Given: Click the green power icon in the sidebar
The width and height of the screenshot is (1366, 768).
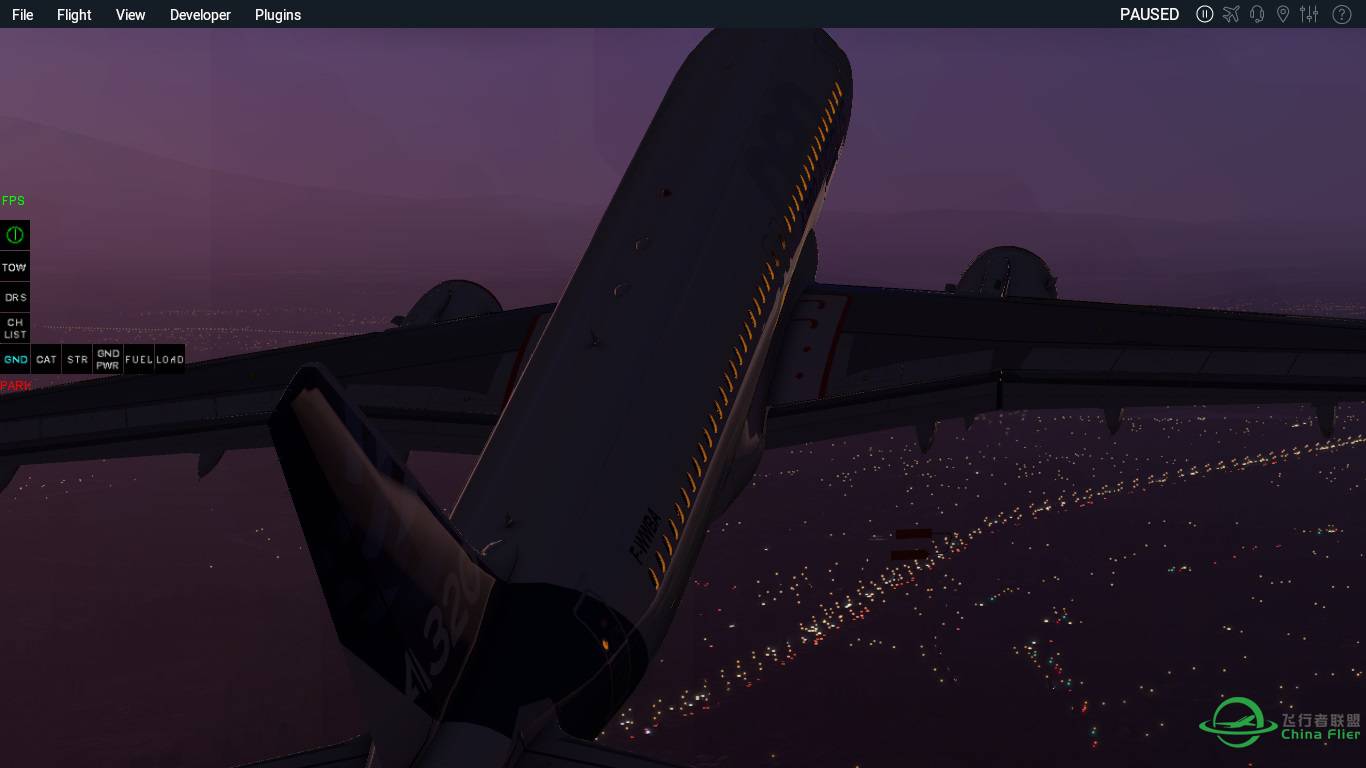Looking at the screenshot, I should (x=14, y=234).
